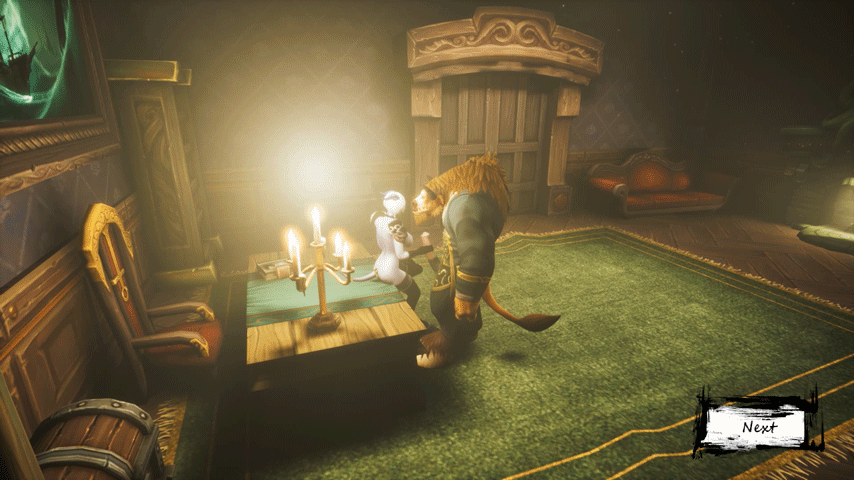Click the Next button
The height and width of the screenshot is (480, 854).
pos(757,426)
